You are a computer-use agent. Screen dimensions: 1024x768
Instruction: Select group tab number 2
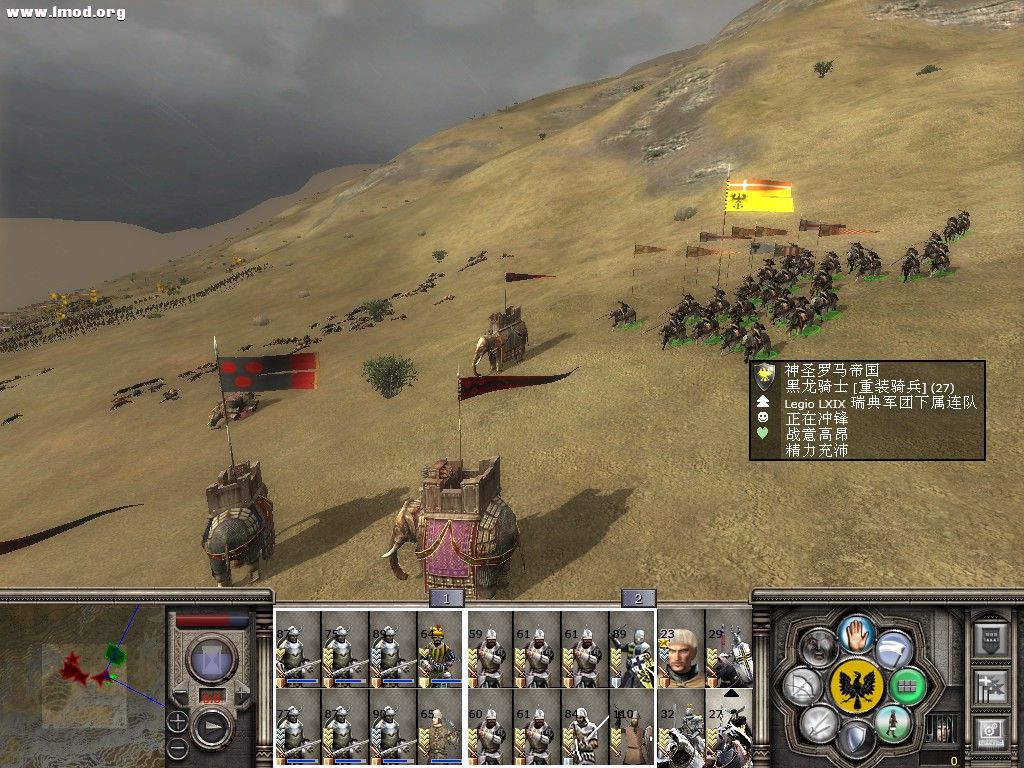[x=638, y=598]
